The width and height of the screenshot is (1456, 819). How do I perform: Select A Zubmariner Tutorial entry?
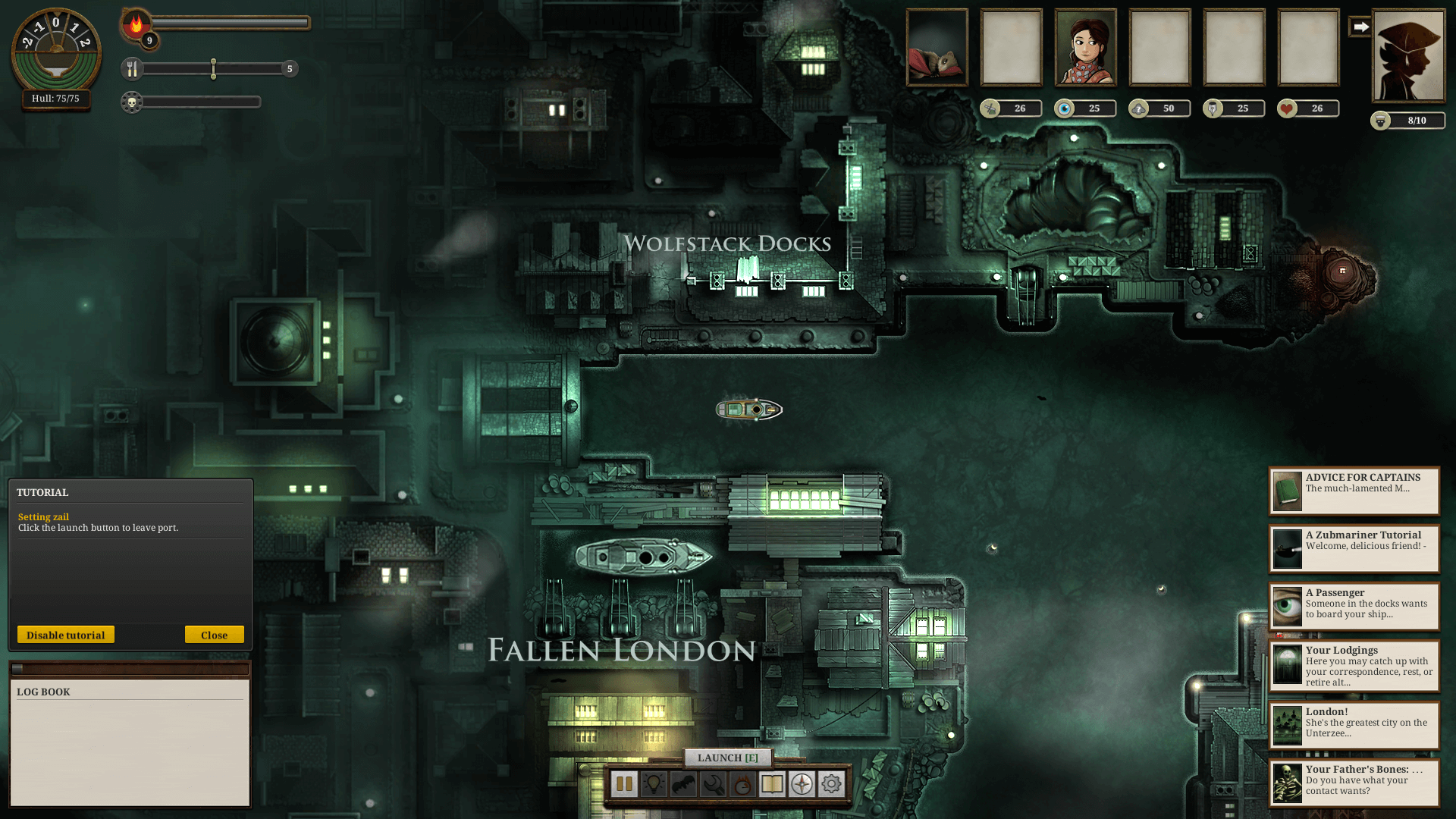click(1354, 549)
